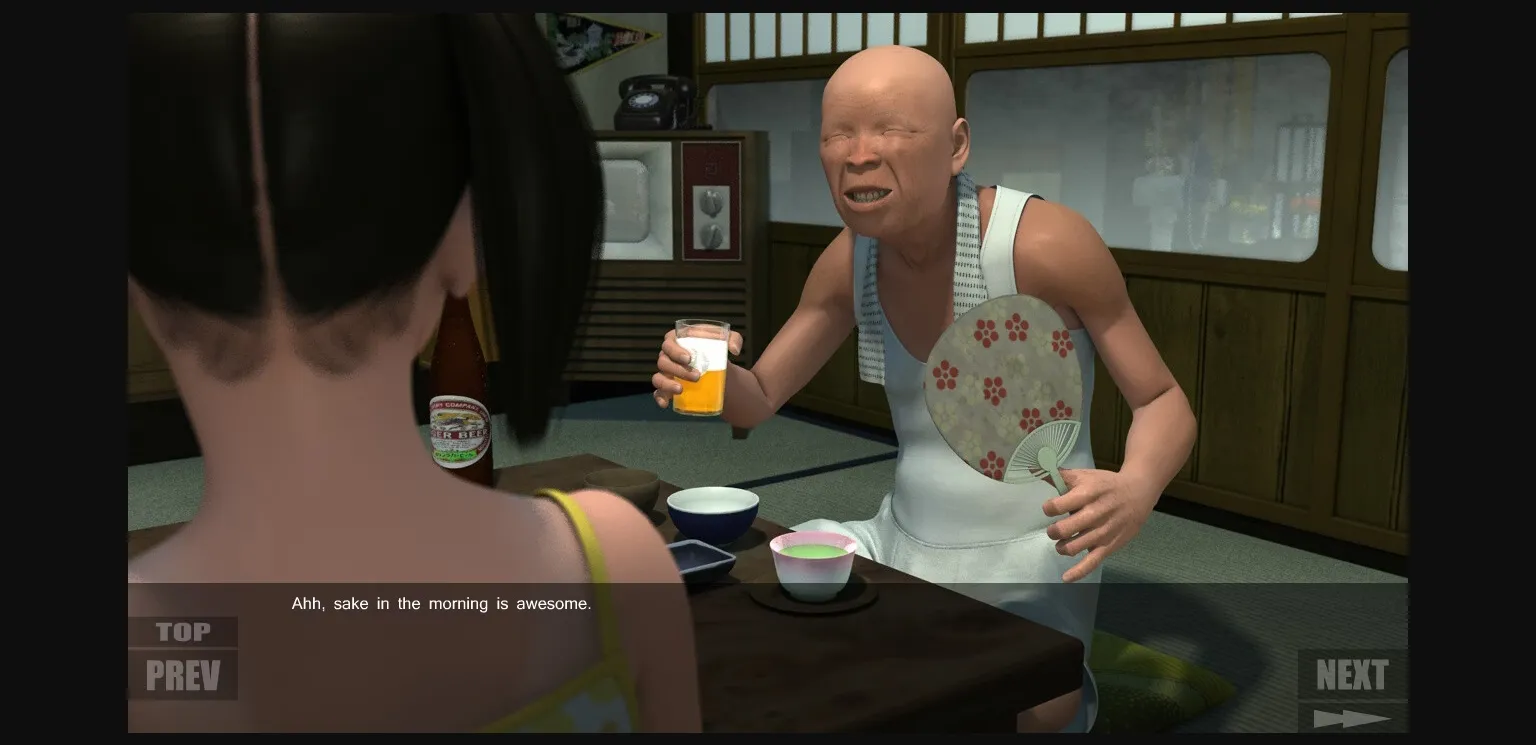The width and height of the screenshot is (1536, 745).
Task: Click the TOP navigation label
Action: pyautogui.click(x=181, y=631)
